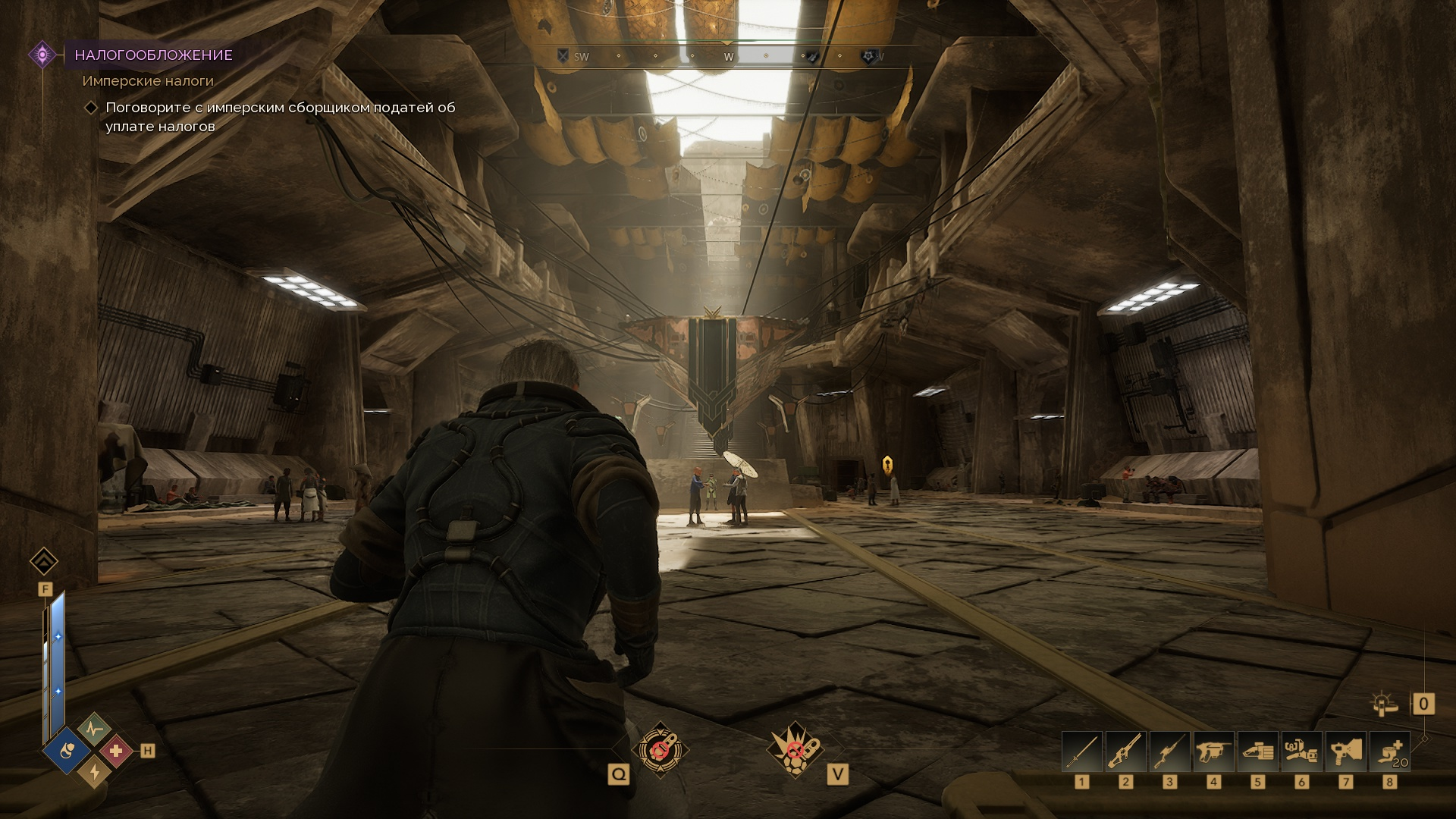Choose the scoped rifle in hotbar slot 3

pos(1169,752)
